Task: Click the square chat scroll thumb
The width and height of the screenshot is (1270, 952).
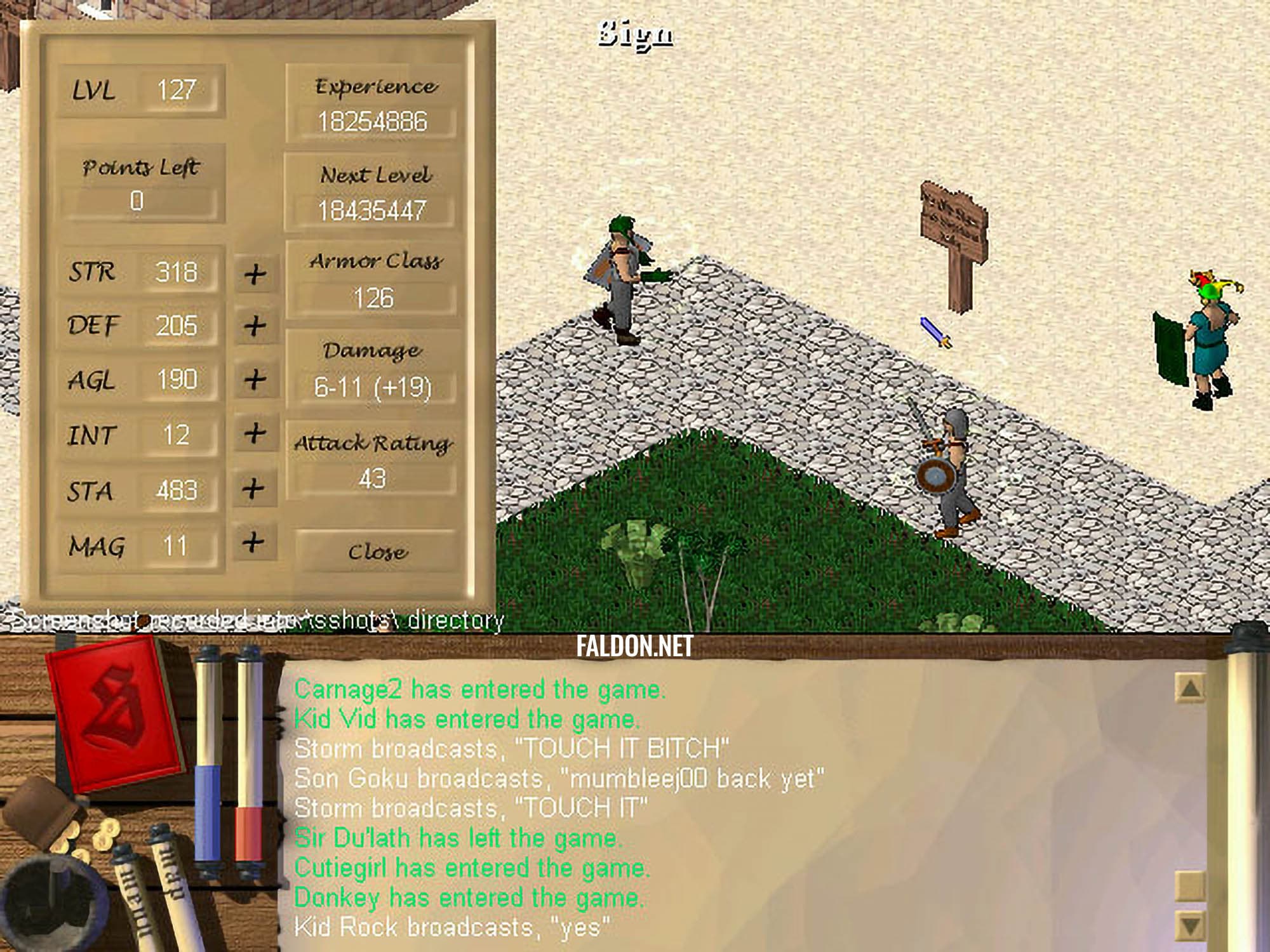Action: (x=1190, y=885)
